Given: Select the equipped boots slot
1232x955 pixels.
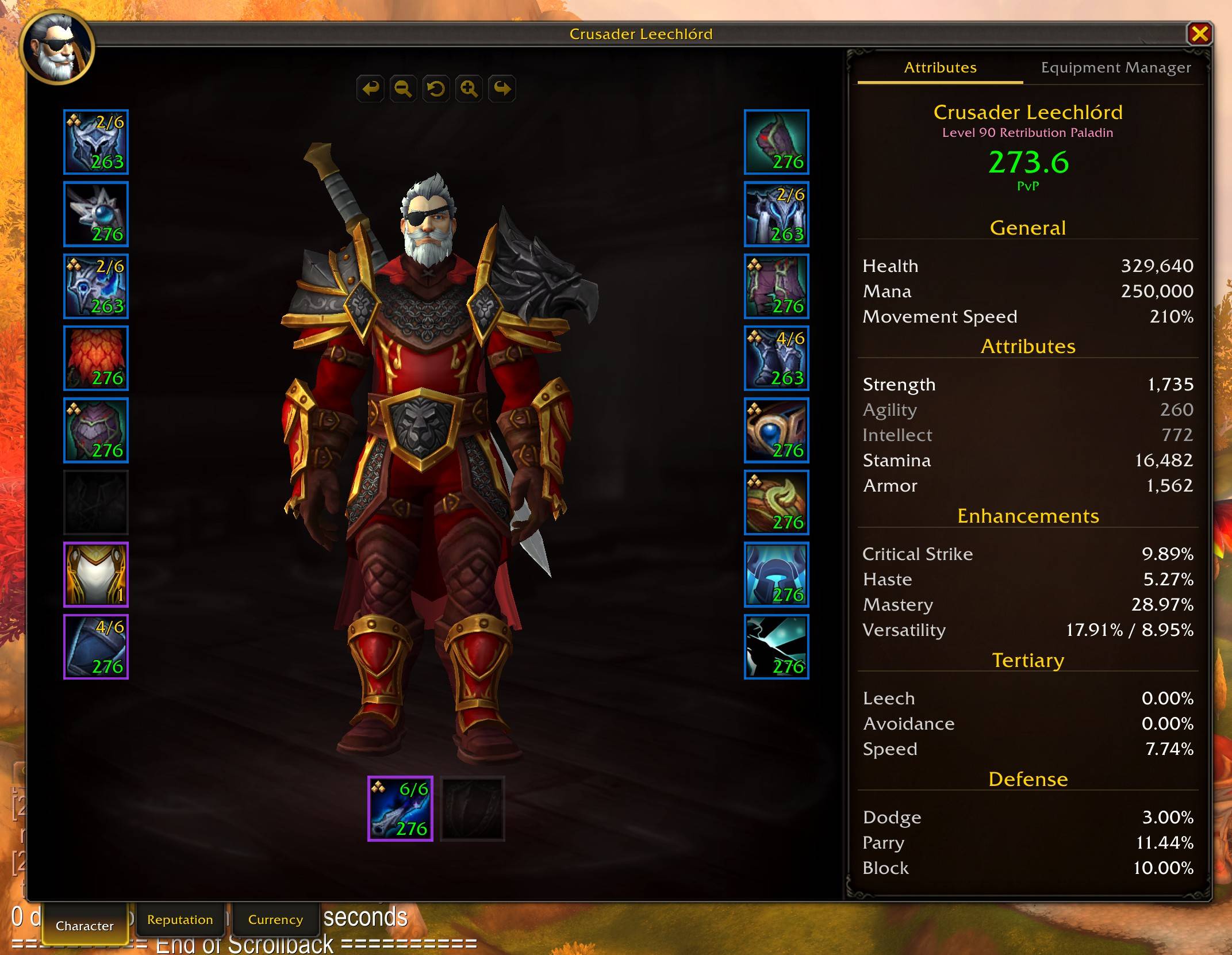Looking at the screenshot, I should (776, 358).
